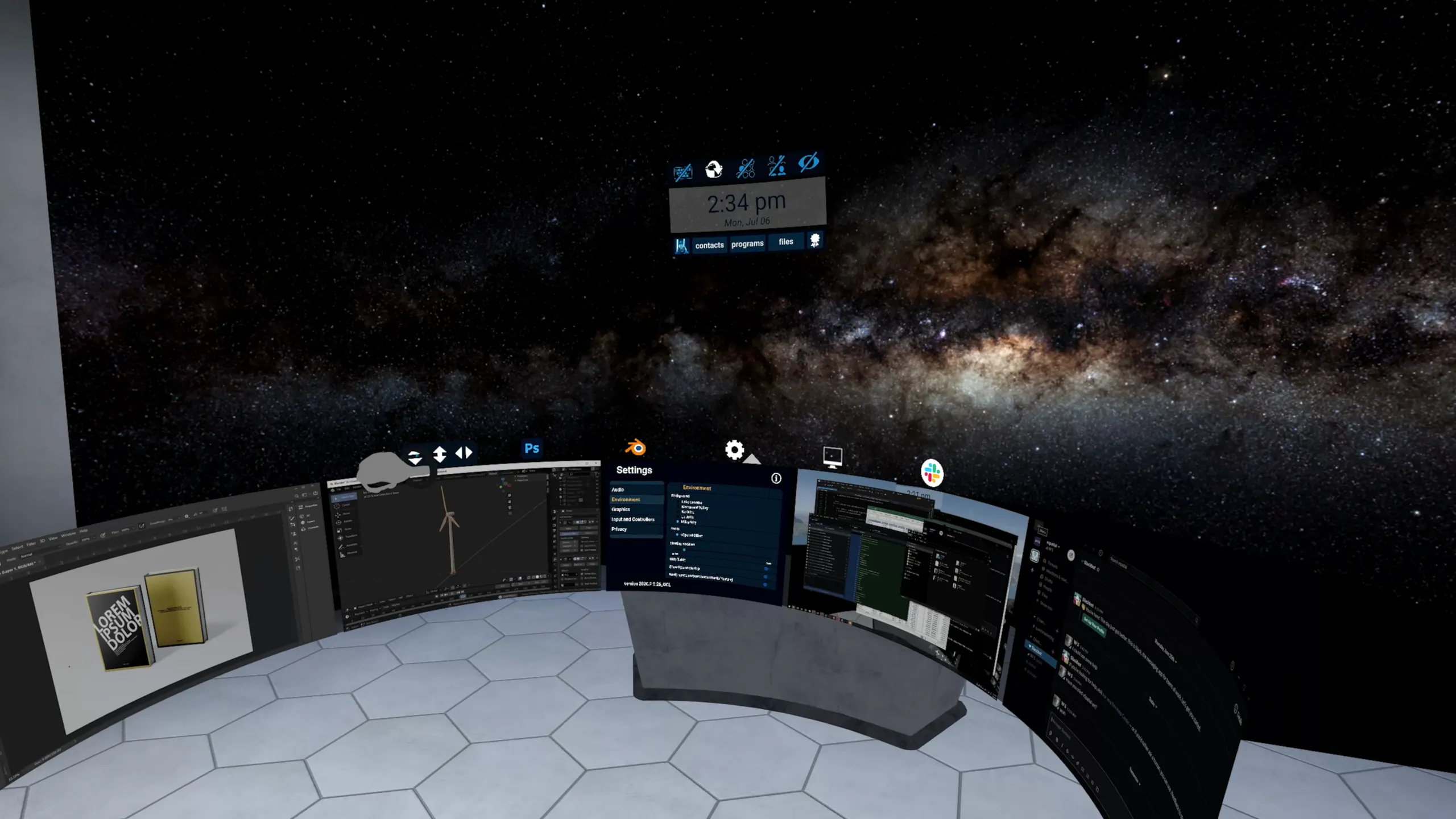Image resolution: width=1456 pixels, height=819 pixels.
Task: Click the info icon in Settings panel
Action: pyautogui.click(x=776, y=478)
